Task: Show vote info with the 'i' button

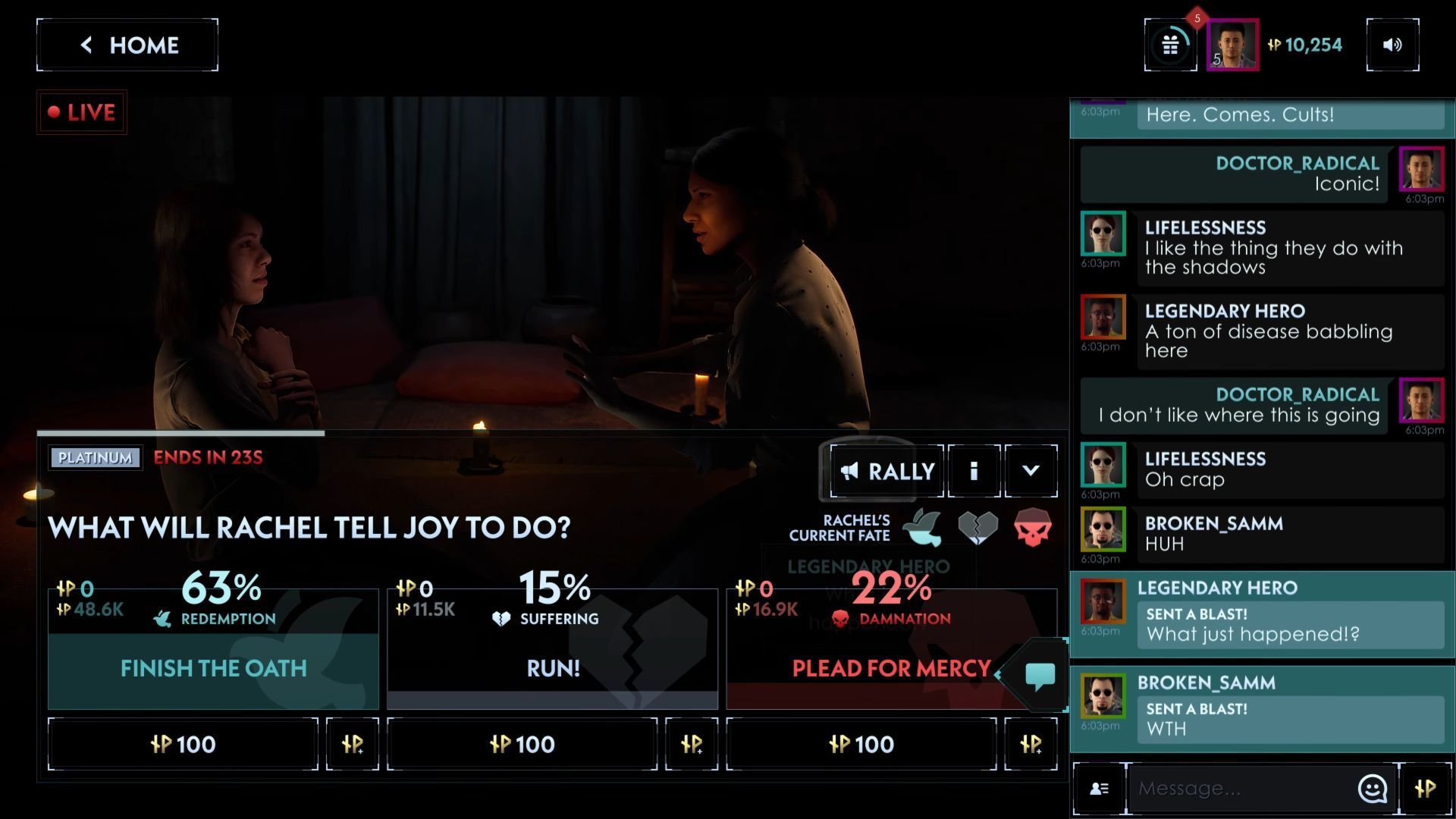Action: (x=974, y=471)
